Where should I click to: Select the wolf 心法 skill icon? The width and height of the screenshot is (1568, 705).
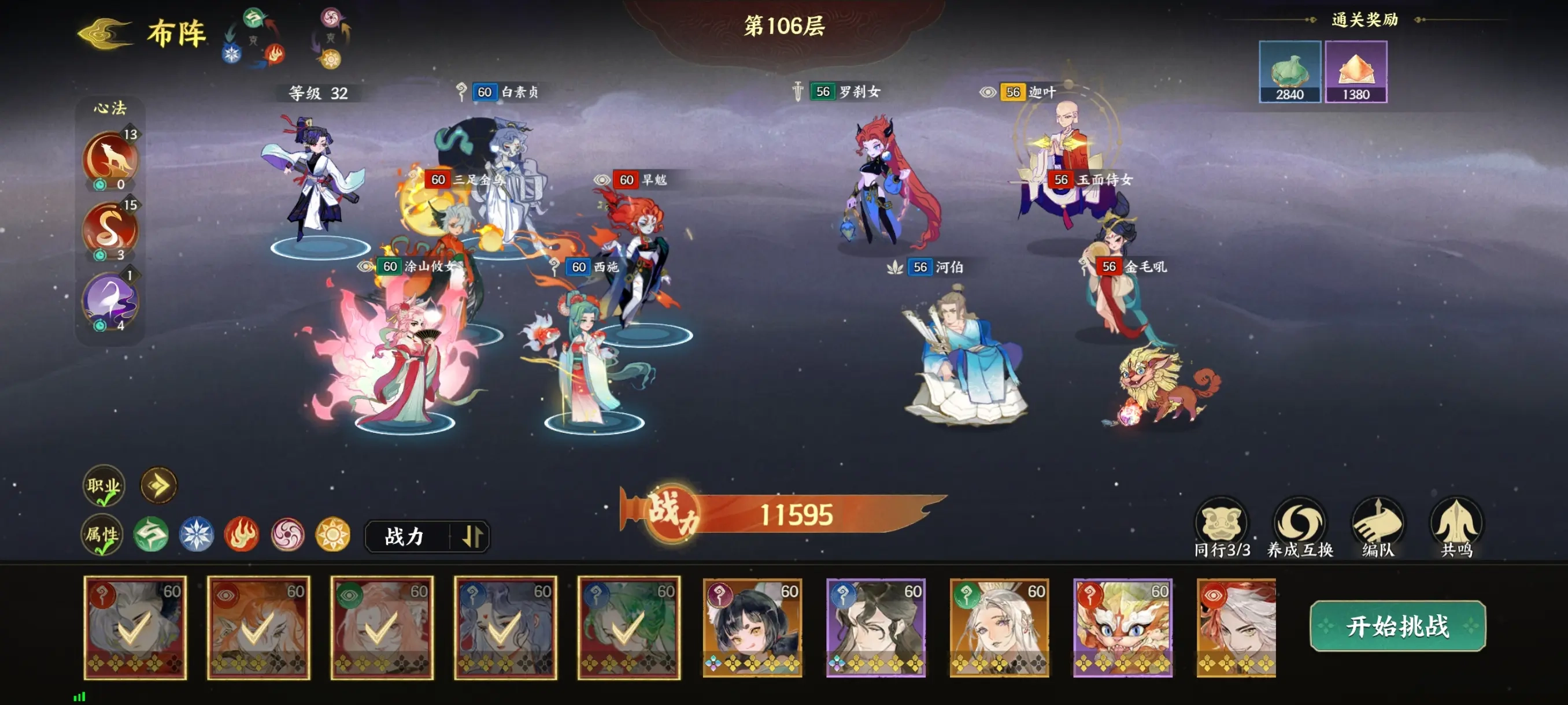point(110,158)
